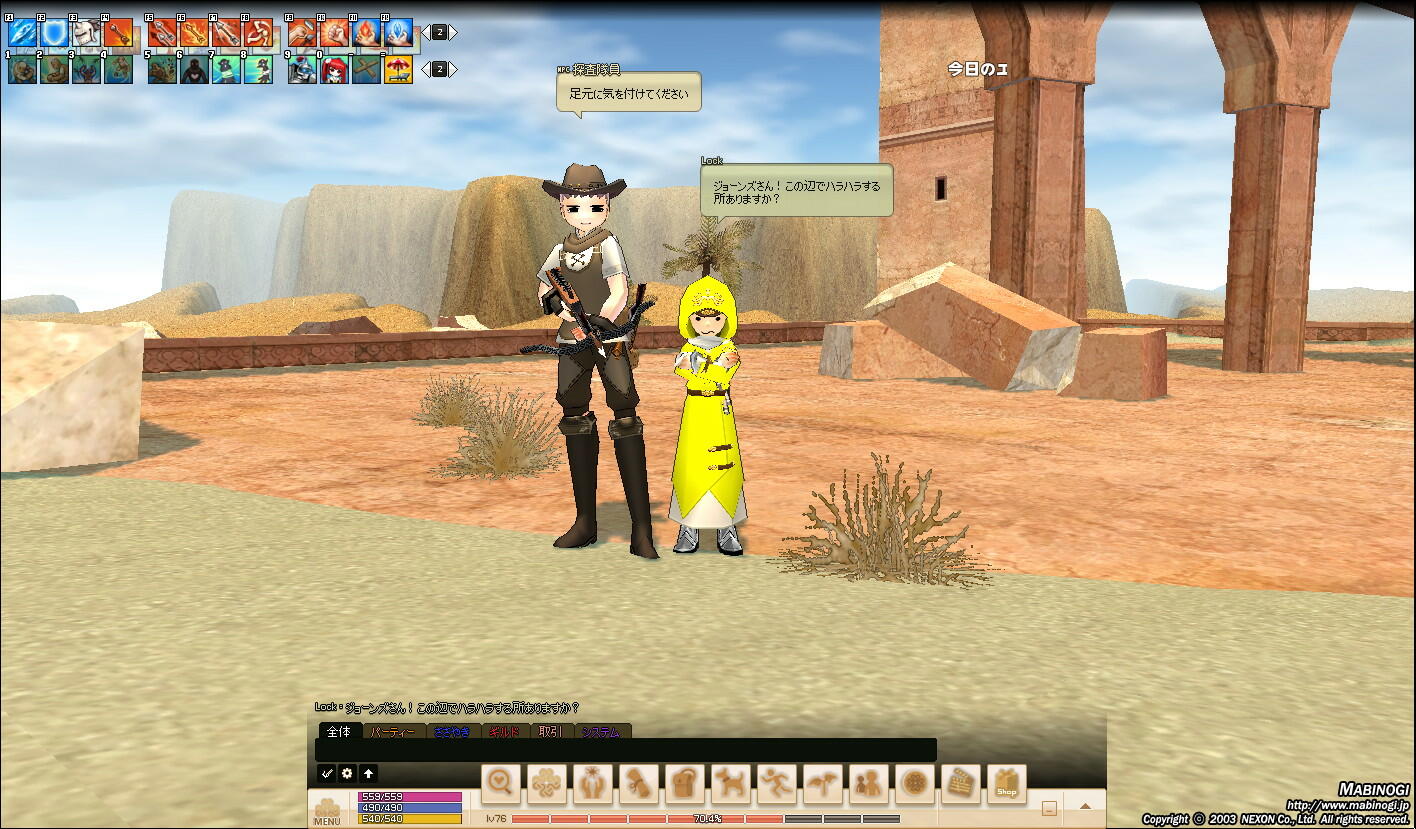Screen dimensions: 1416x829
Task: Select the beach umbrella hotbar slot
Action: pyautogui.click(x=399, y=70)
